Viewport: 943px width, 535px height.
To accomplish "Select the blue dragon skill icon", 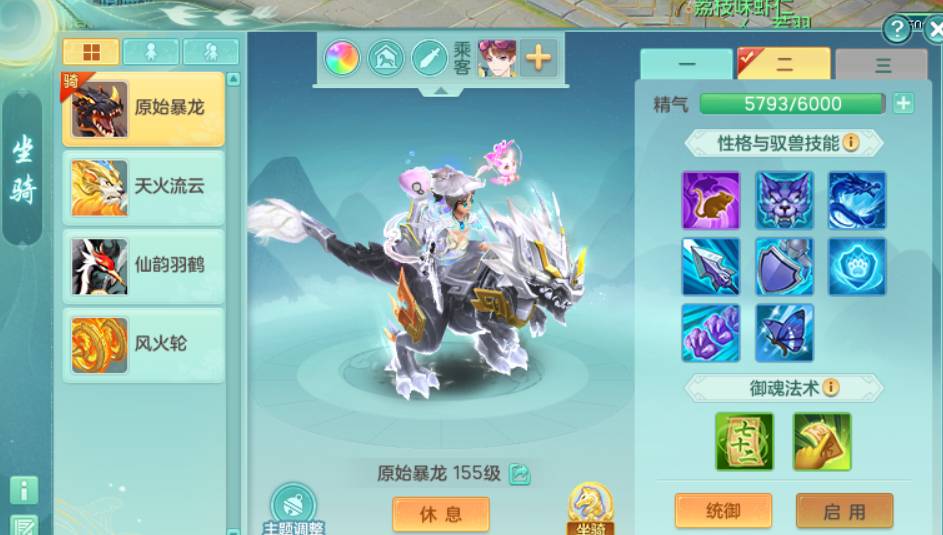I will (x=856, y=200).
